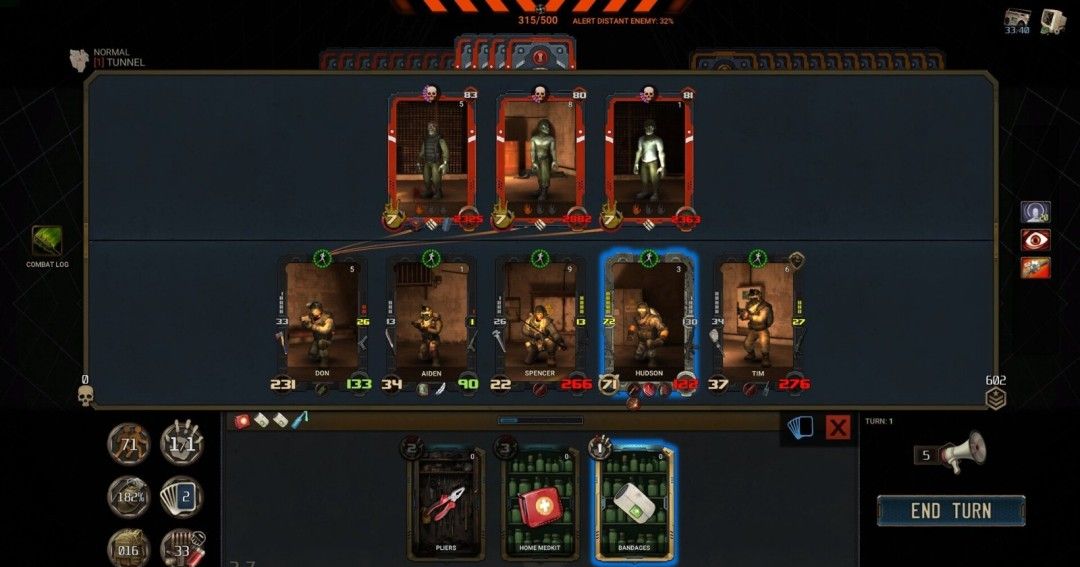Select Spencer's survivor card
The height and width of the screenshot is (567, 1080).
(x=539, y=320)
